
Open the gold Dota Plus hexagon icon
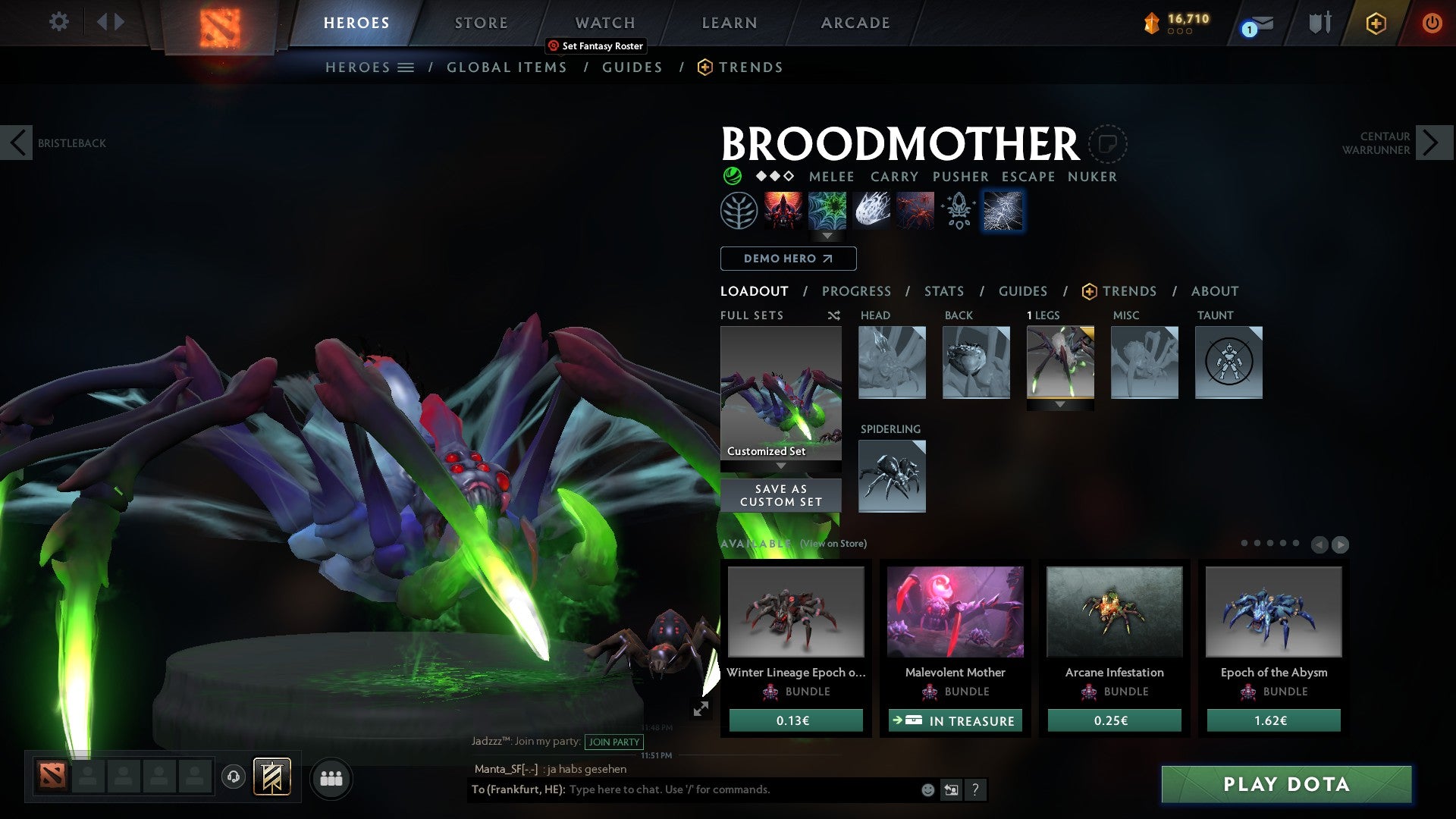(1376, 23)
